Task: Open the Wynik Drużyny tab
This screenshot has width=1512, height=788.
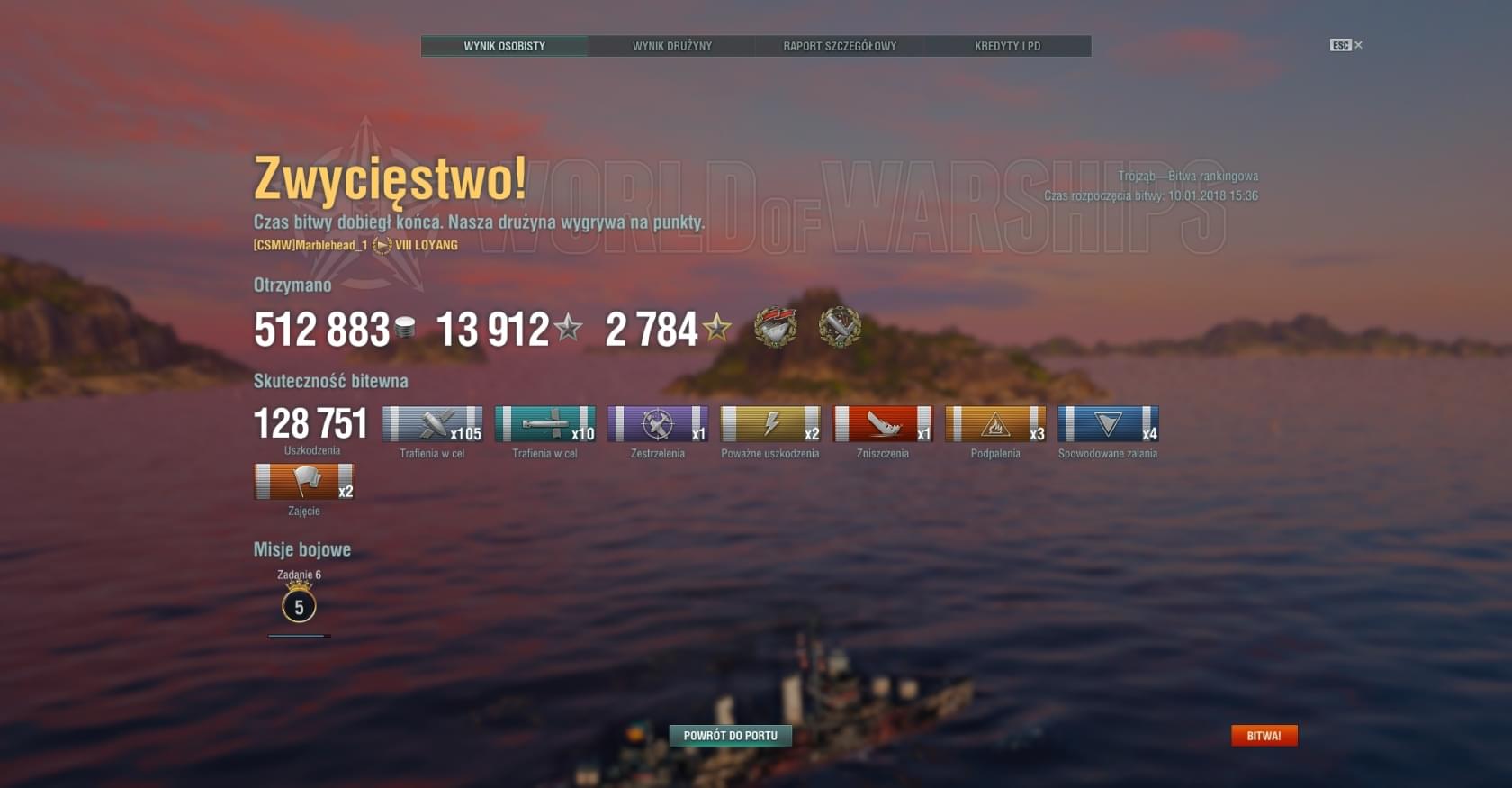Action: 671,46
